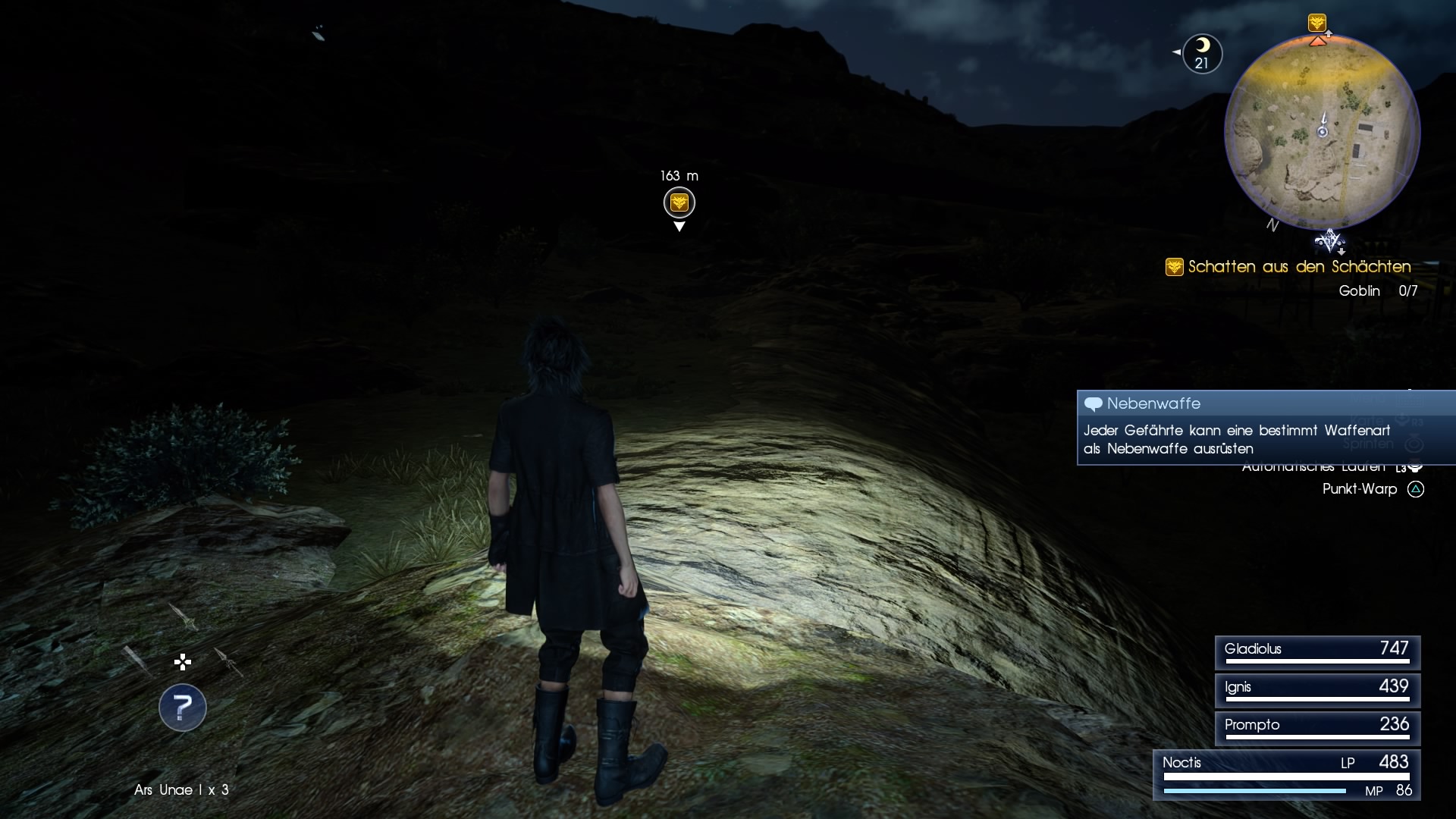This screenshot has width=1456, height=819.
Task: Select the quest emblem beside Schatten aus den Schächten
Action: [x=1174, y=267]
